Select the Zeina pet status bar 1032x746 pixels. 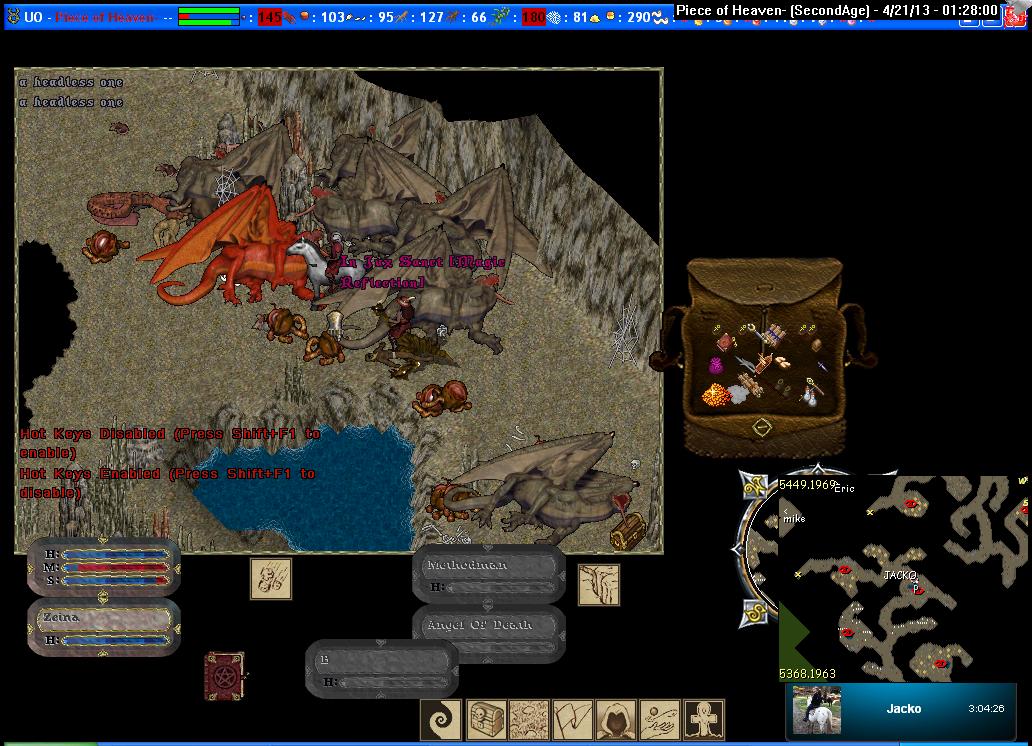pos(104,627)
